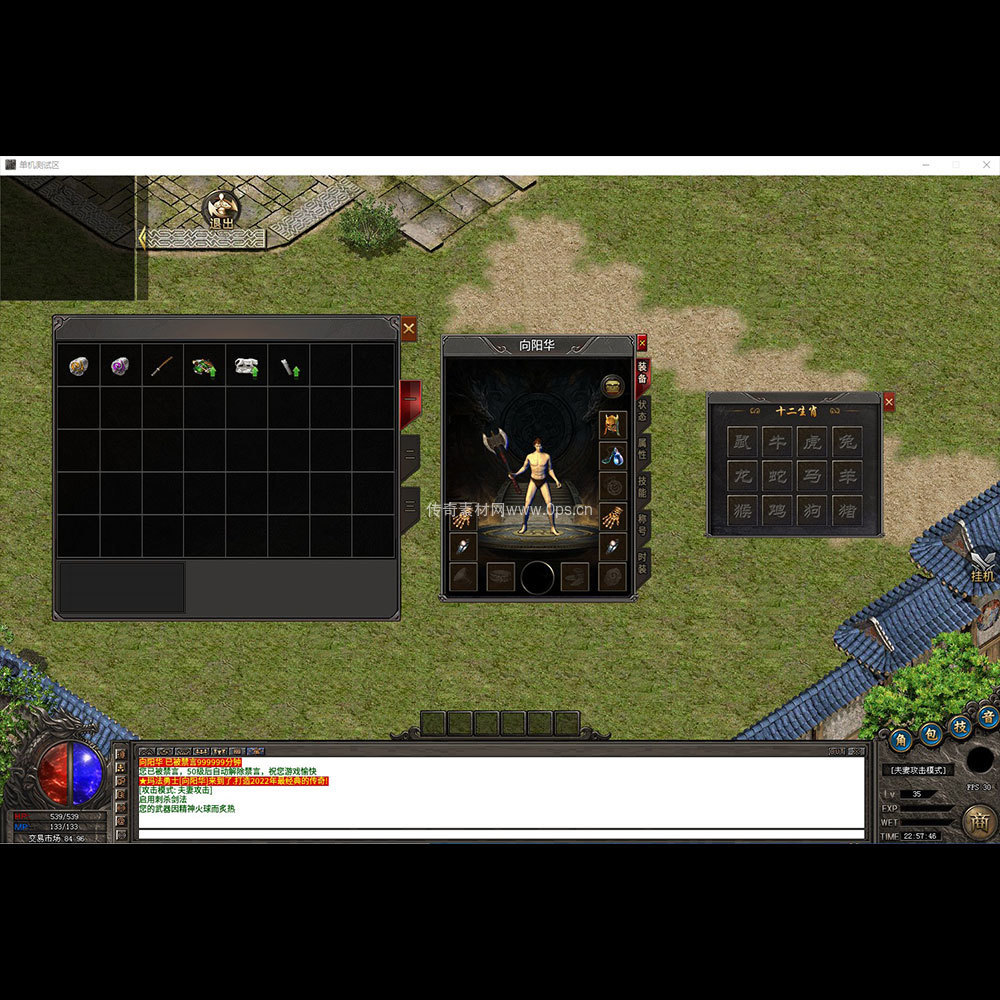Viewport: 1000px width, 1000px height.
Task: Select the equipped helmet slot
Action: tap(612, 424)
